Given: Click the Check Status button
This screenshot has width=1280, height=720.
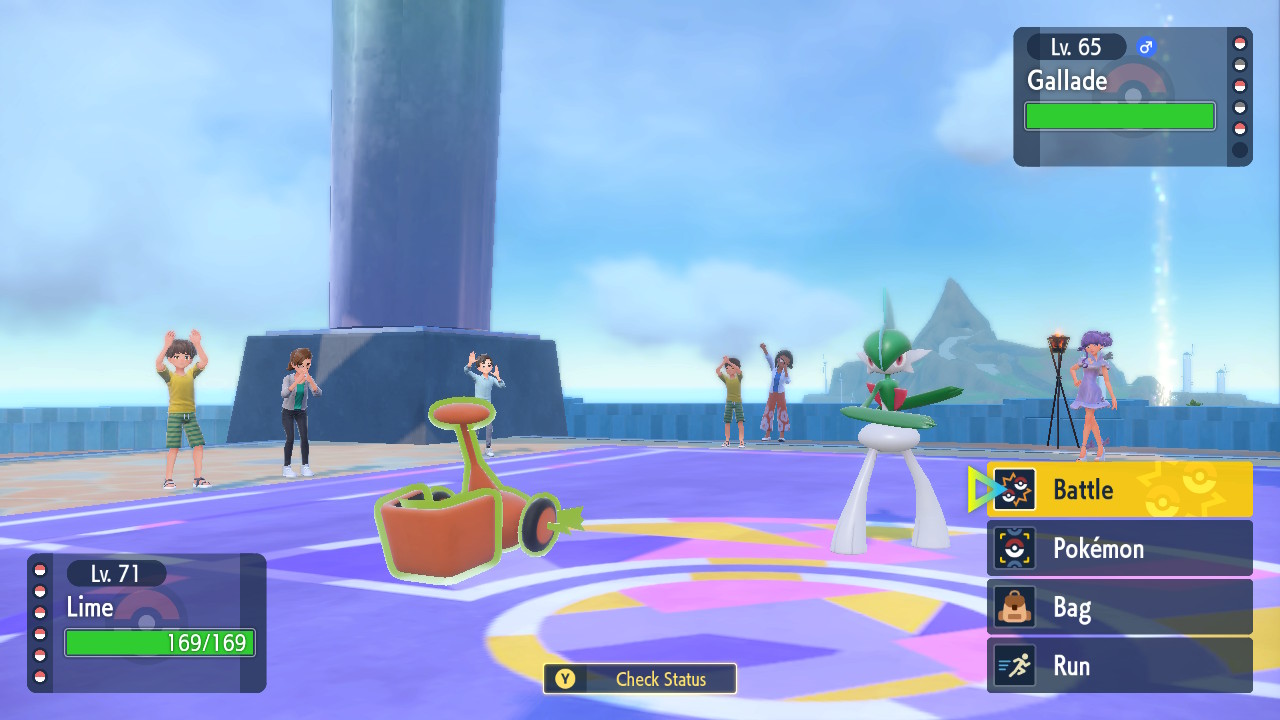Looking at the screenshot, I should click(x=640, y=679).
